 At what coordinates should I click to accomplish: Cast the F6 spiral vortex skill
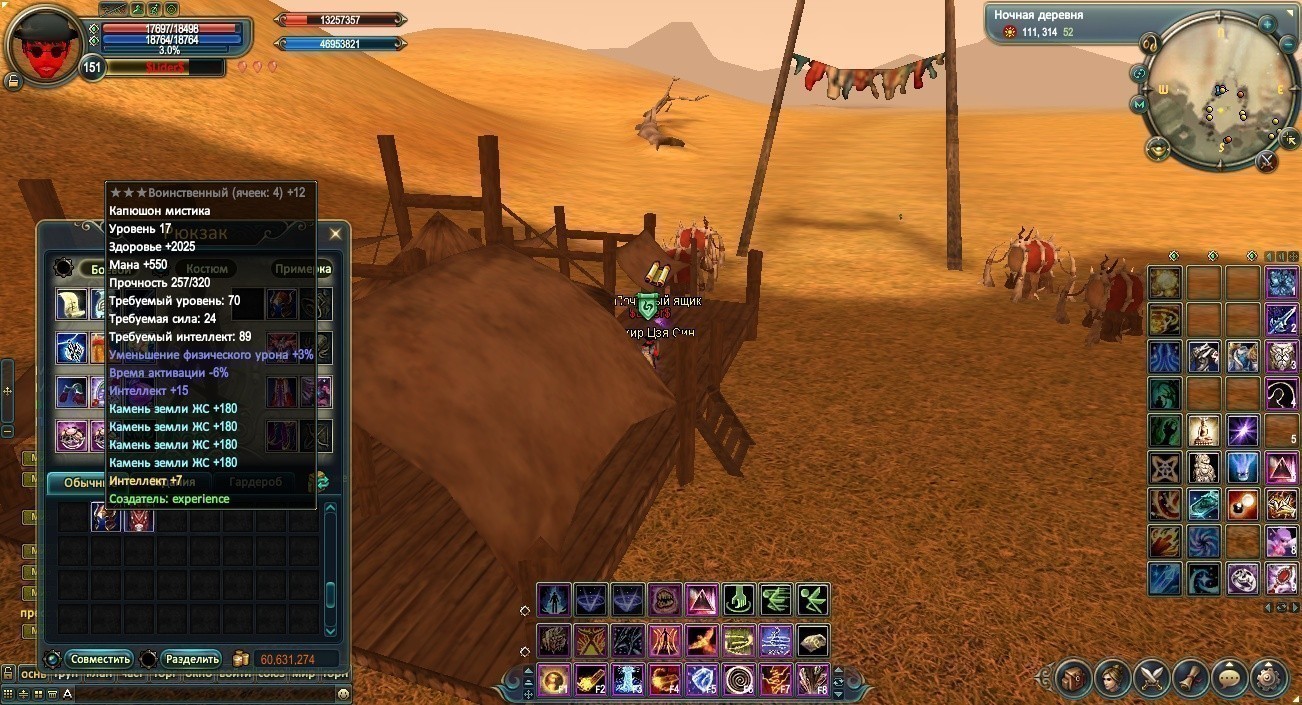(x=738, y=680)
